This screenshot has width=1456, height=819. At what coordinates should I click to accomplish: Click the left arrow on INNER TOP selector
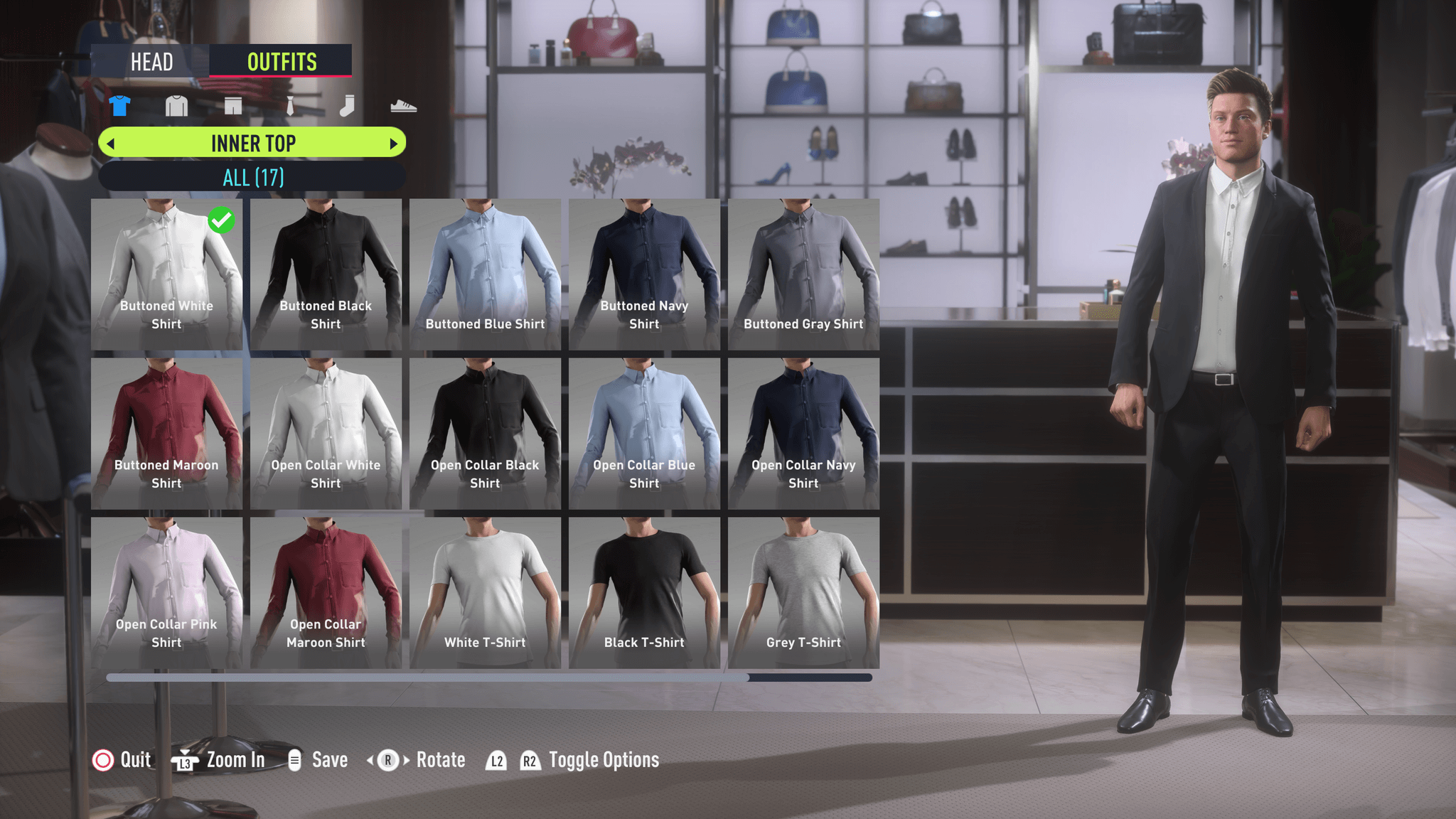(112, 143)
